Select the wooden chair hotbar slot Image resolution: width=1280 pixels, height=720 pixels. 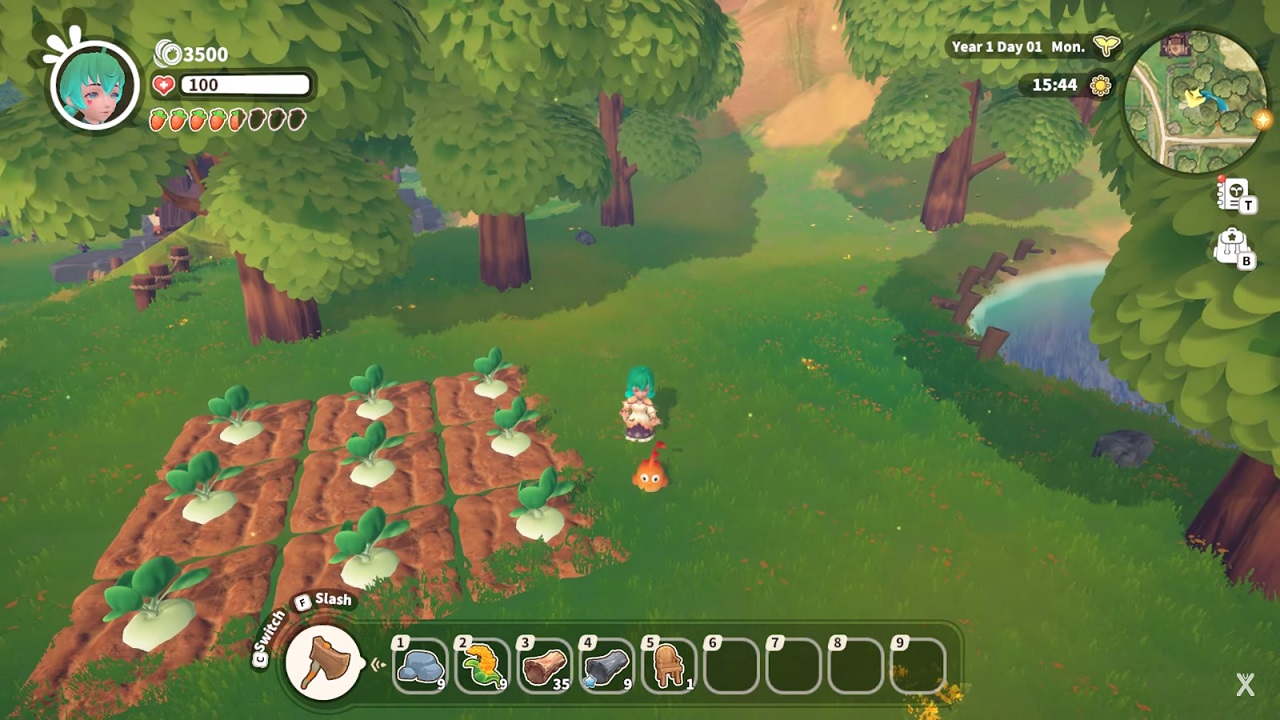668,666
